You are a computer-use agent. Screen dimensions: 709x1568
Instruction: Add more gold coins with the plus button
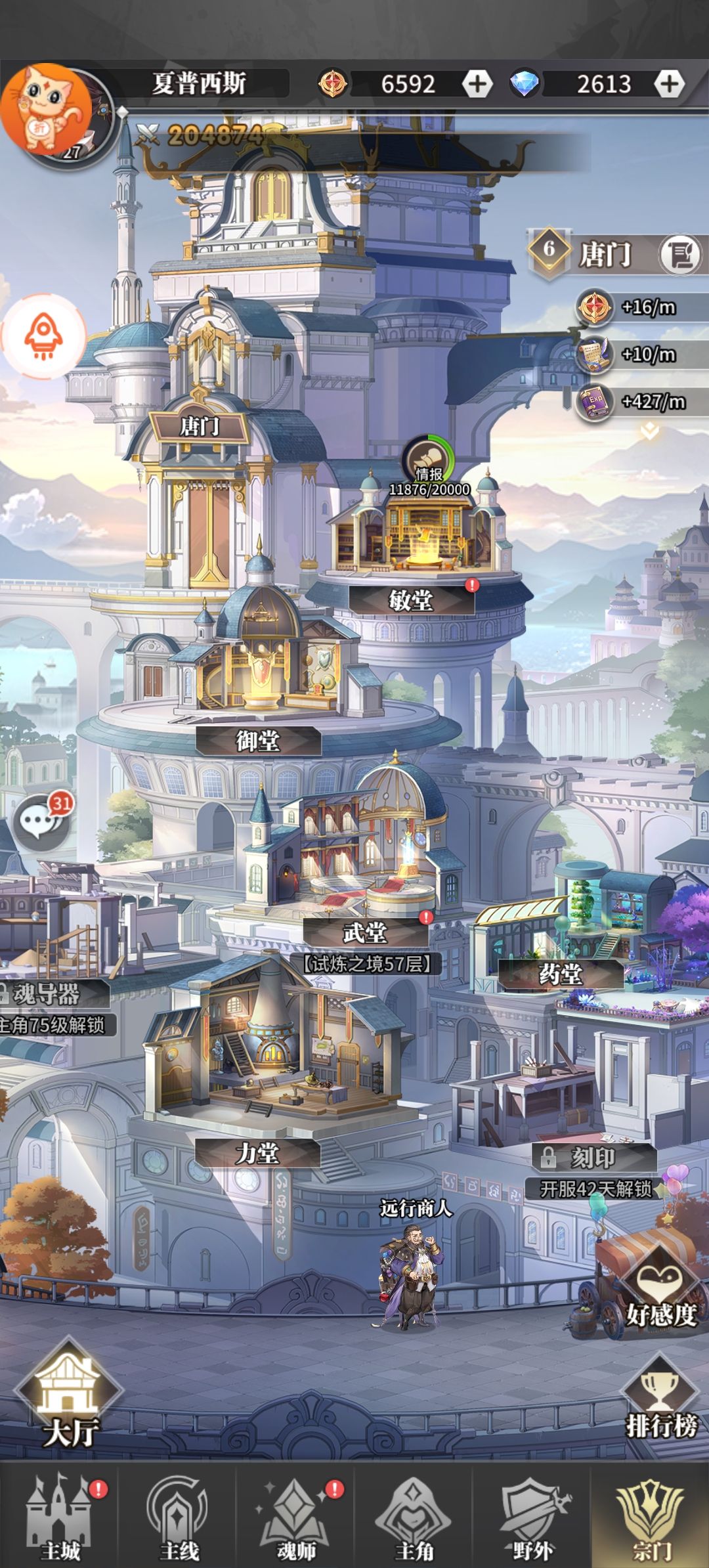[x=477, y=84]
